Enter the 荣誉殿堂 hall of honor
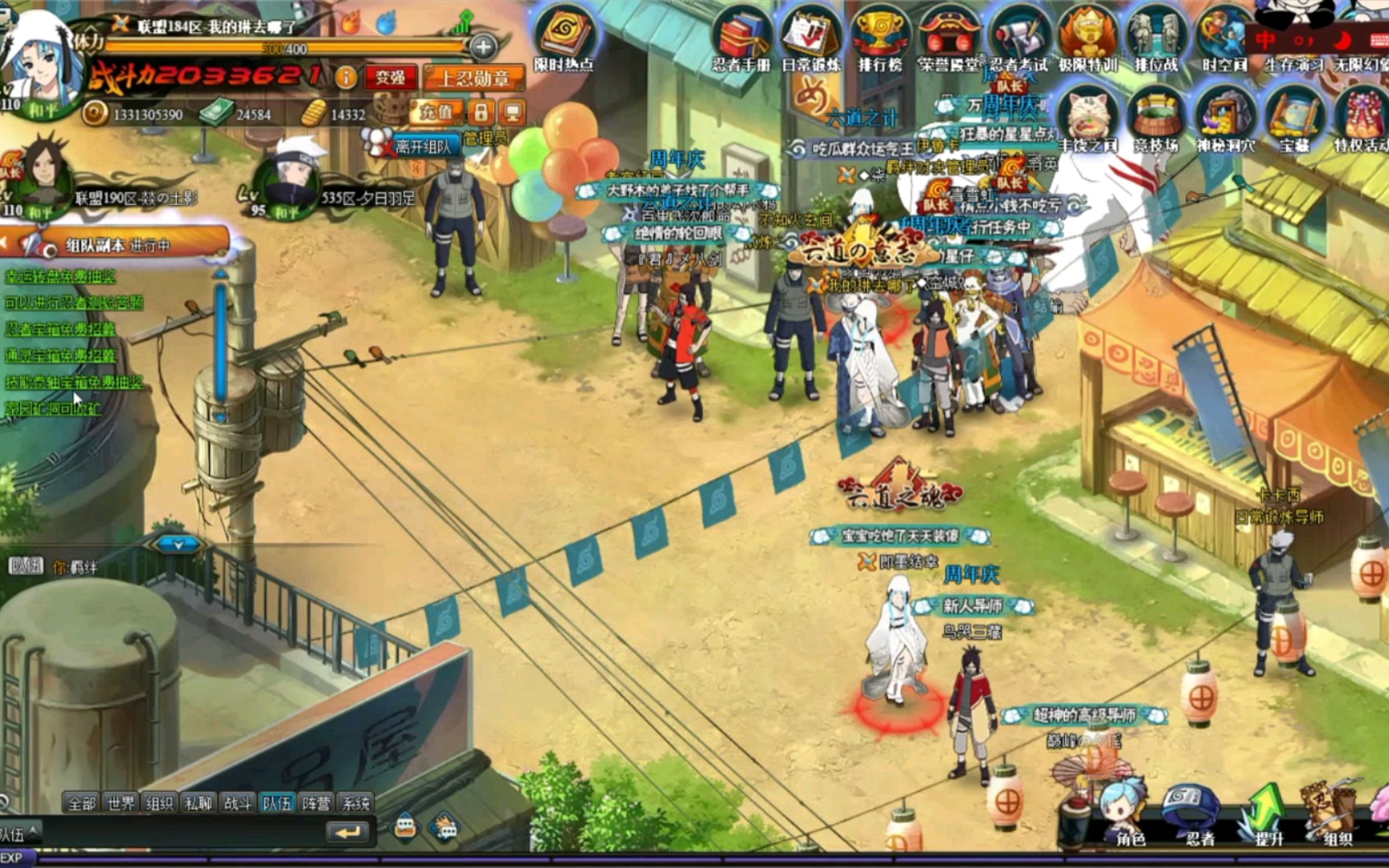 pos(949,38)
